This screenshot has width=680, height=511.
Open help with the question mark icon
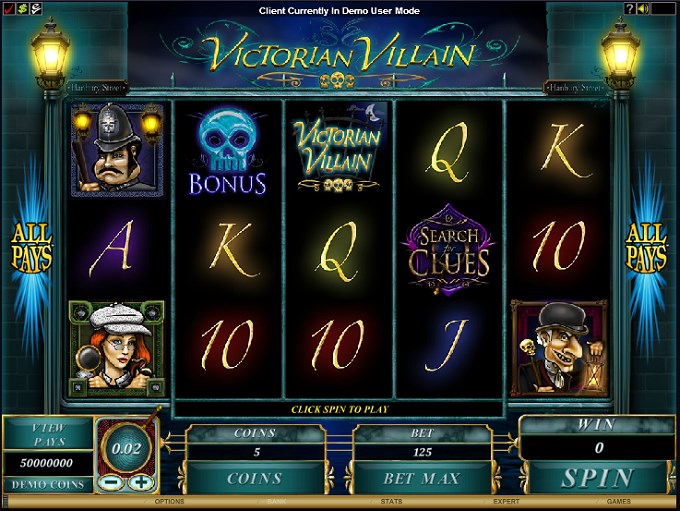[630, 9]
